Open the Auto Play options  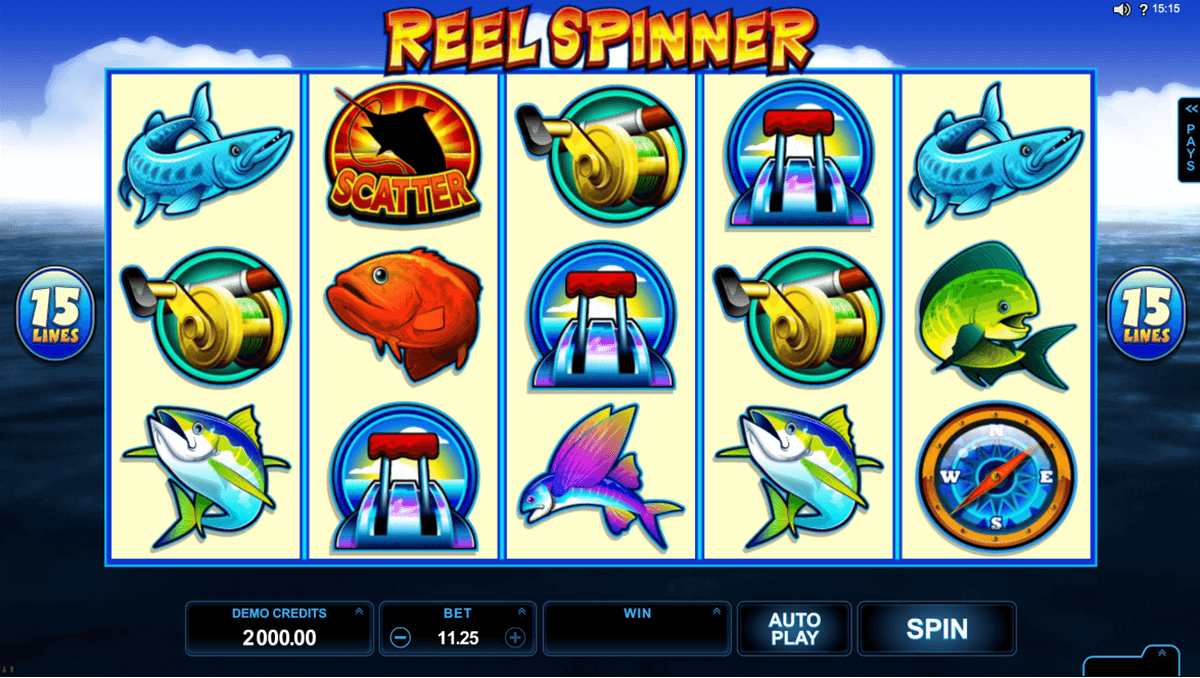tap(794, 629)
